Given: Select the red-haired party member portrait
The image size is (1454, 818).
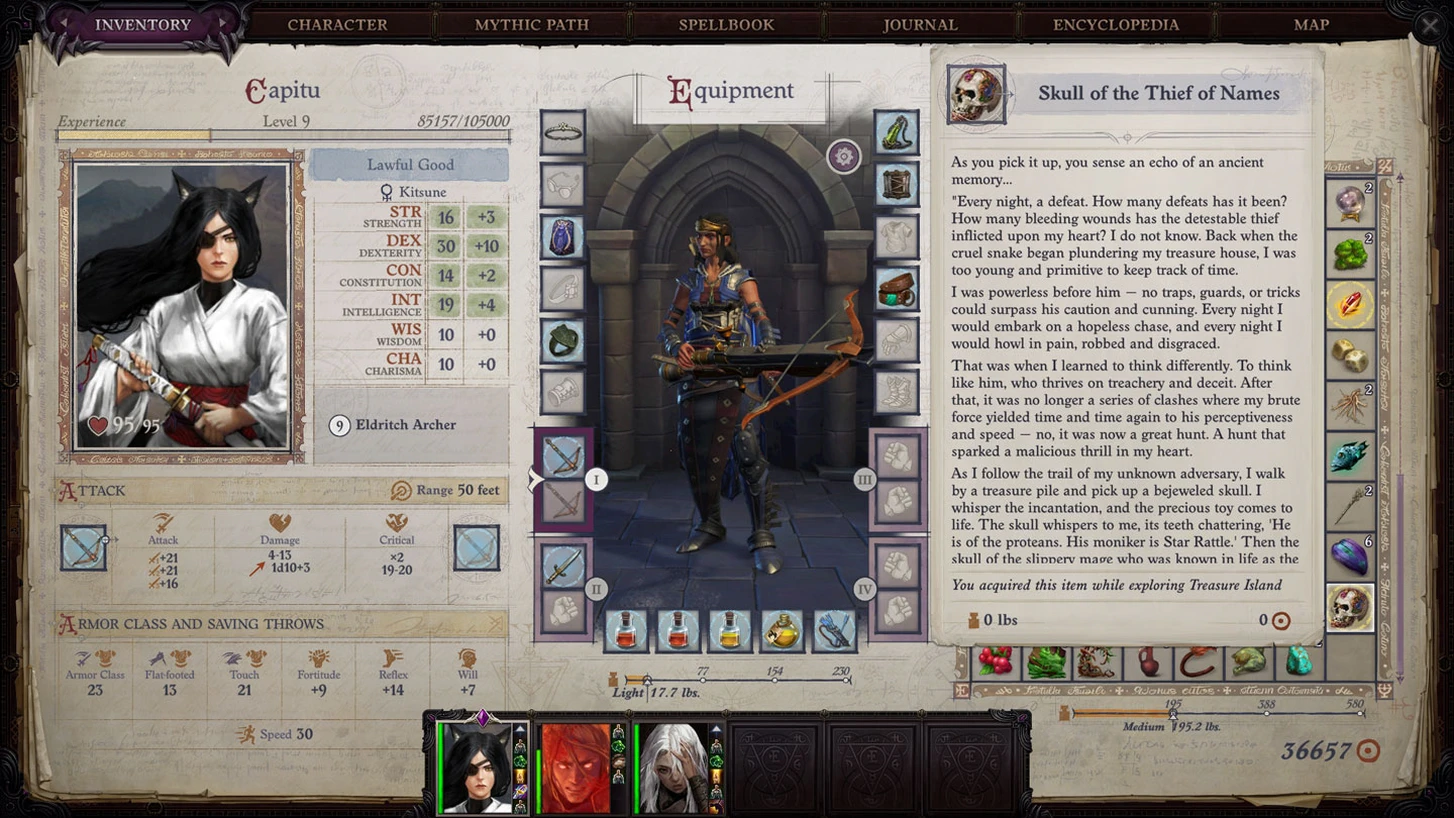Looking at the screenshot, I should click(576, 767).
